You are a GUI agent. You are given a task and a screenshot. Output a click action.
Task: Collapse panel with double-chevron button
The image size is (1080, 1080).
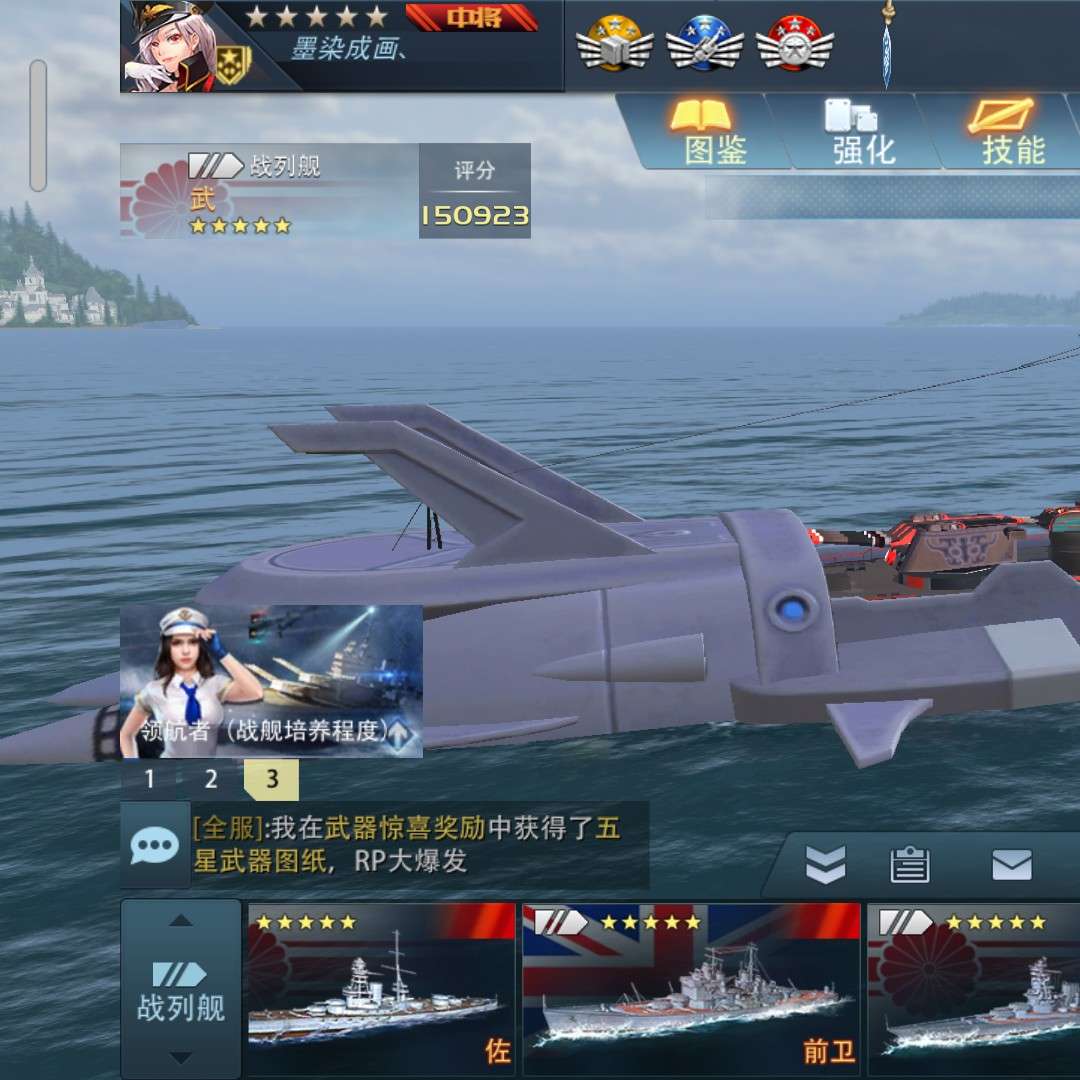(826, 865)
